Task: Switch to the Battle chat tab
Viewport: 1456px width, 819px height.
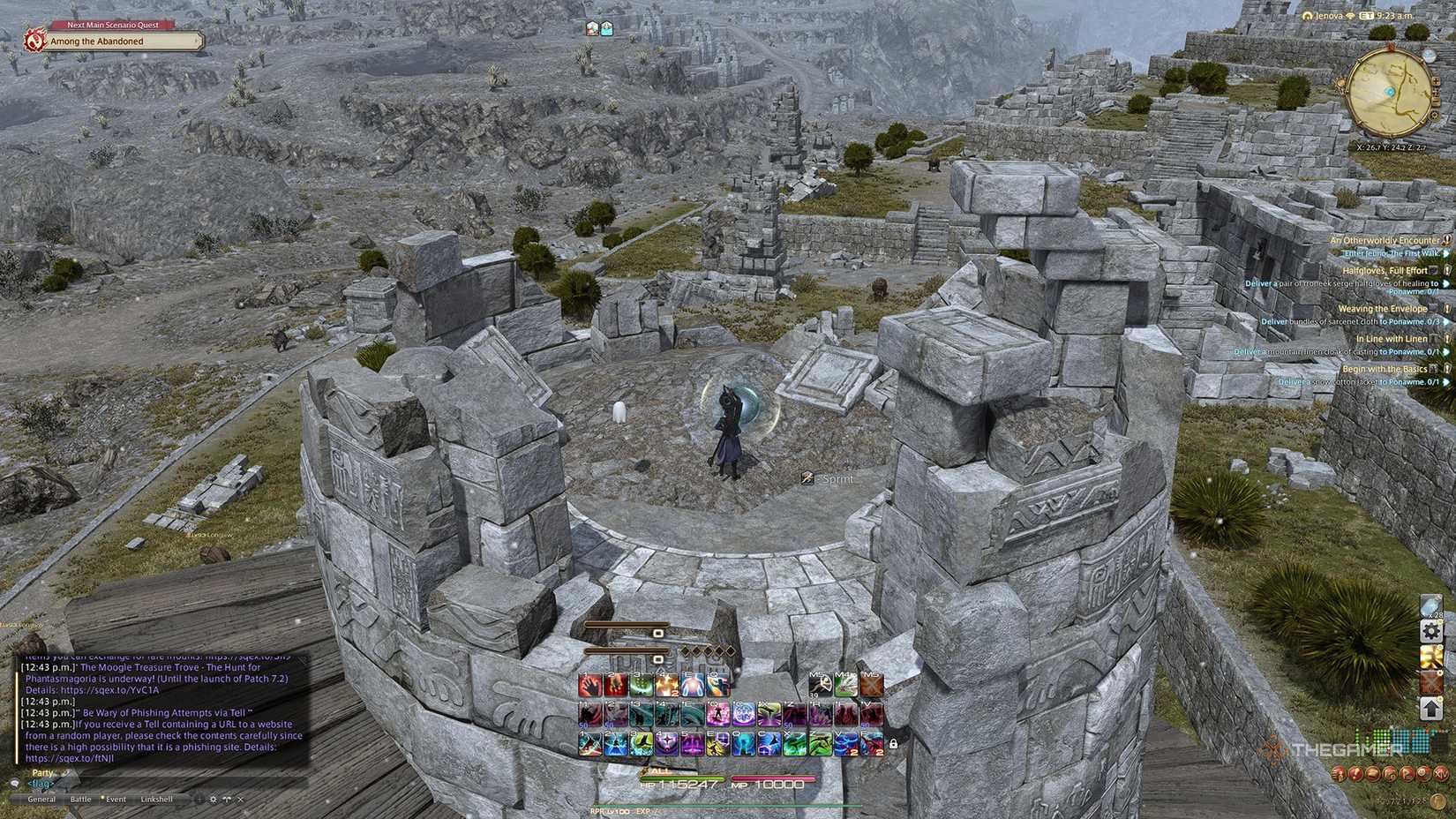Action: pos(81,800)
